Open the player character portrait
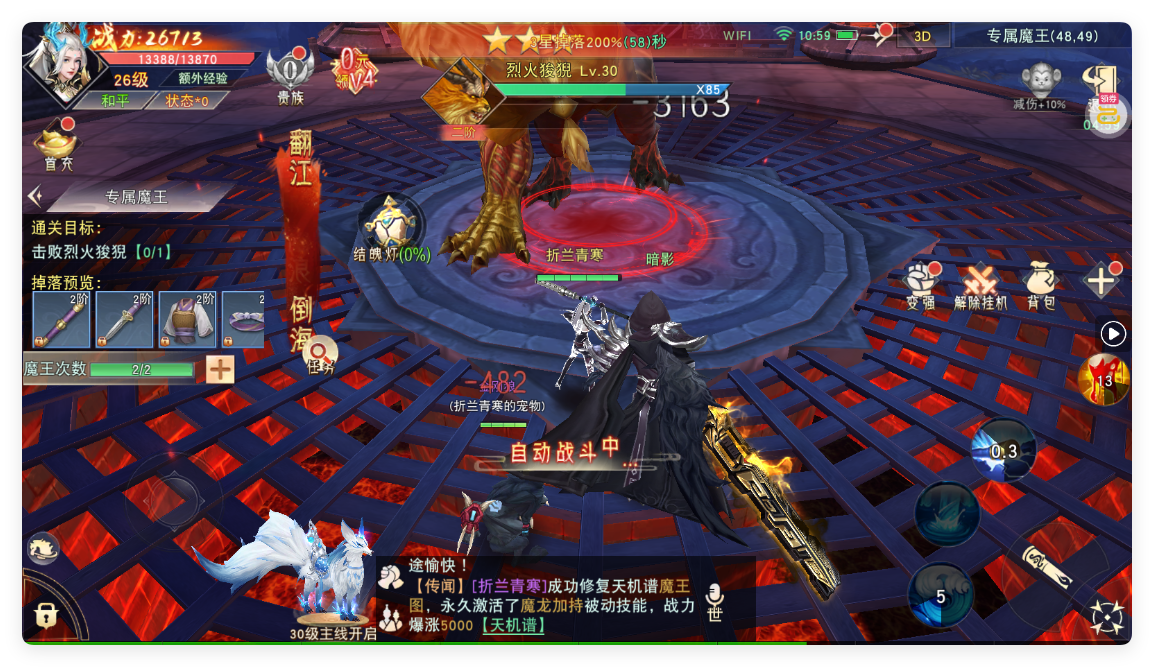Image resolution: width=1154 pixels, height=667 pixels. click(64, 62)
